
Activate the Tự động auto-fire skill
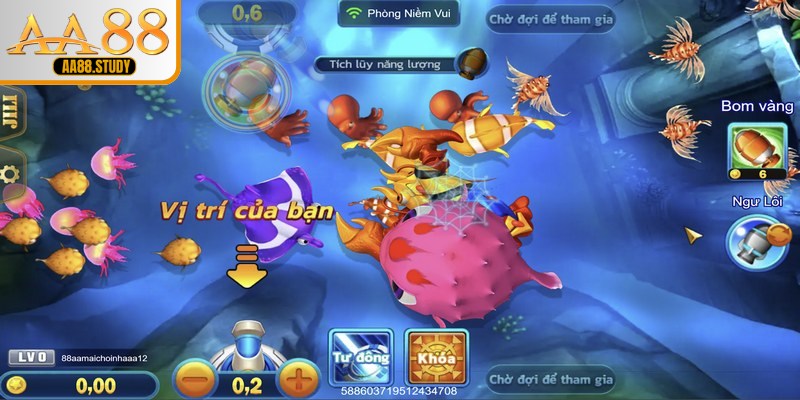(x=358, y=357)
